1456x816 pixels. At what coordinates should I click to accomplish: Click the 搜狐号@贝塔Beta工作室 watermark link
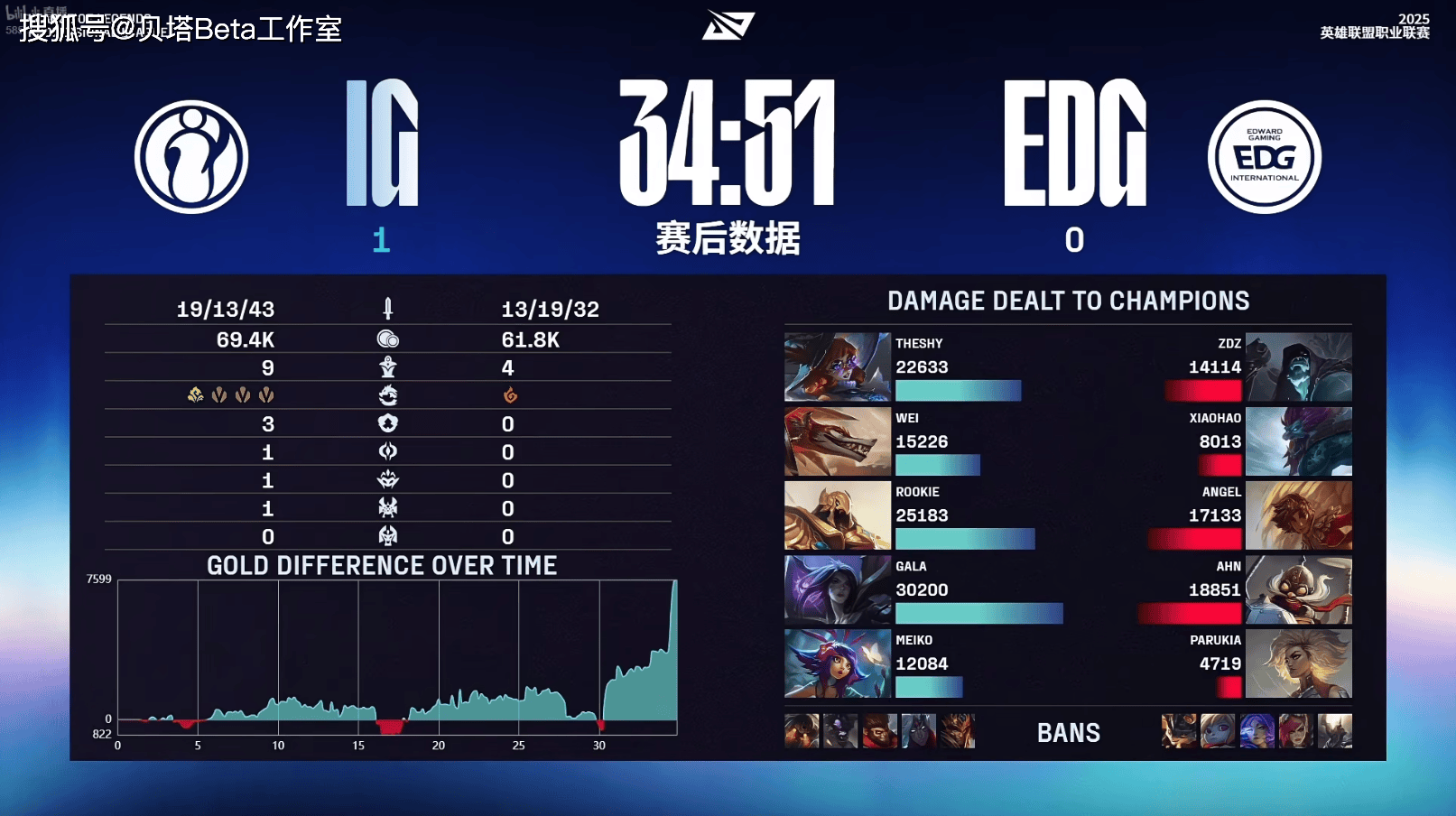click(174, 30)
